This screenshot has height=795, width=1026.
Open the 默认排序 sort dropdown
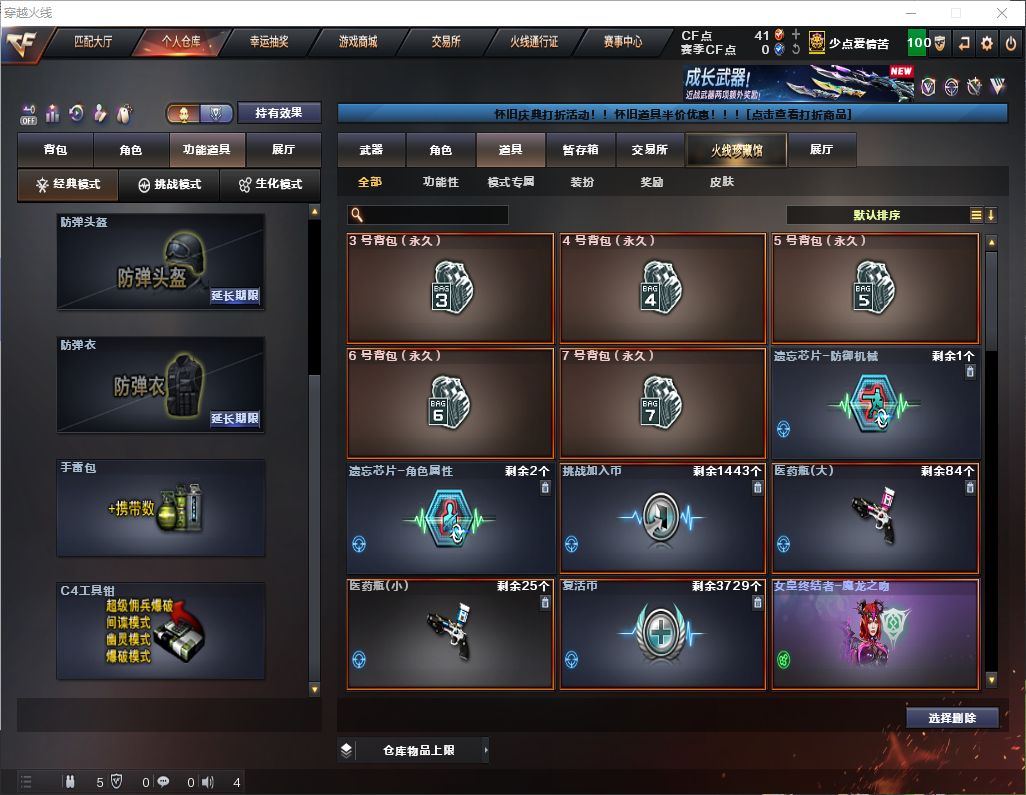coord(876,215)
